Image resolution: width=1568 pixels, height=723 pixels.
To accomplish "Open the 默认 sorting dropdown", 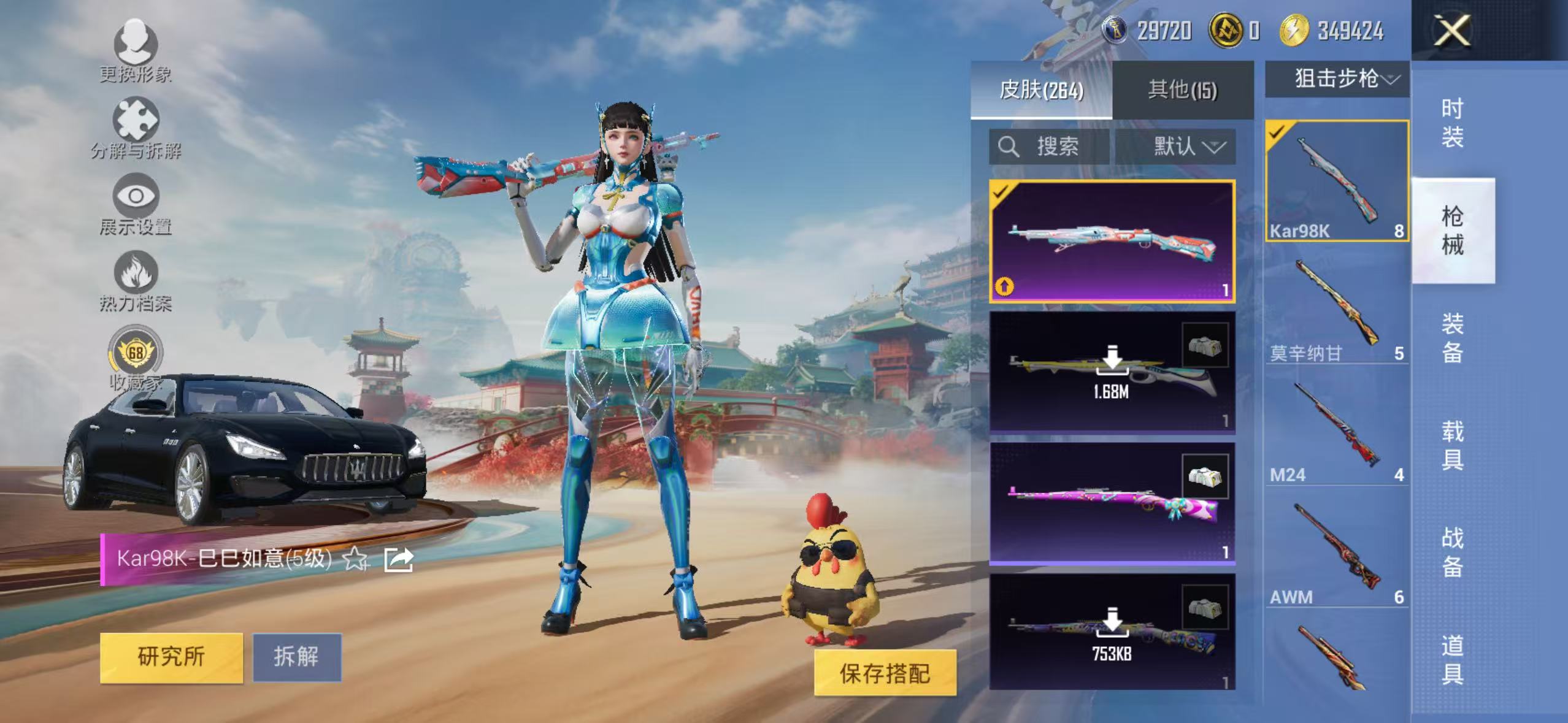I will tap(1185, 147).
